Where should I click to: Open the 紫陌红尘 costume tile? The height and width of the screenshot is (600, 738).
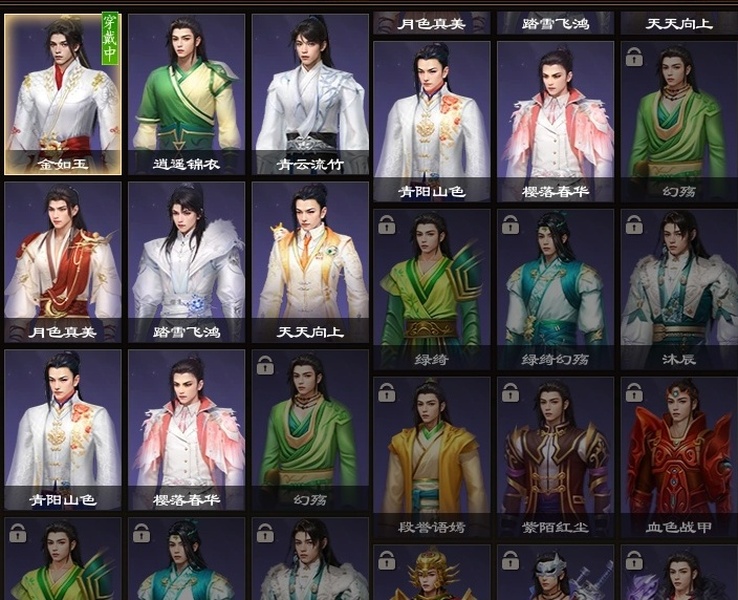click(555, 457)
